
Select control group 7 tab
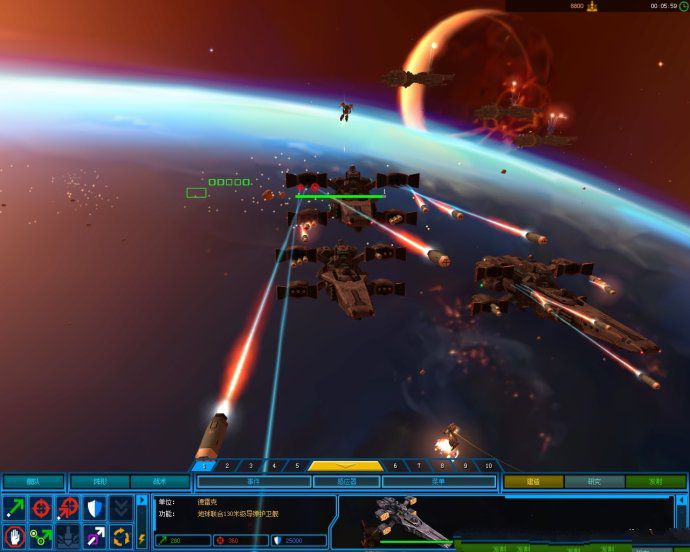419,465
